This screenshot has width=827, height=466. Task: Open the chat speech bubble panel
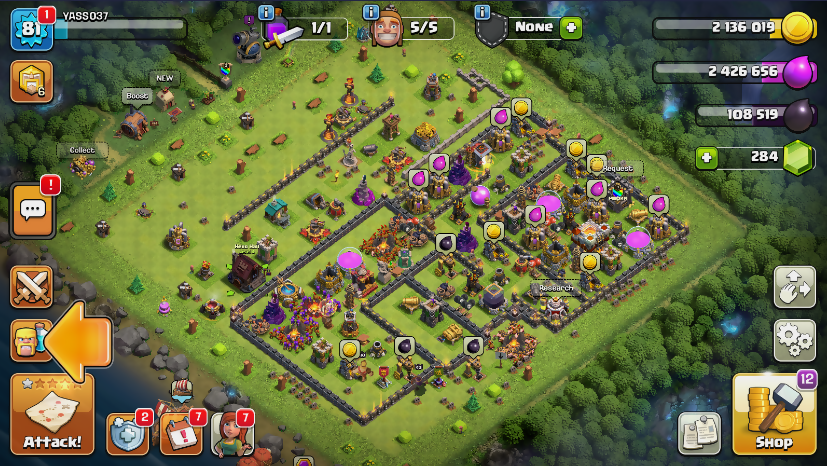[x=33, y=210]
